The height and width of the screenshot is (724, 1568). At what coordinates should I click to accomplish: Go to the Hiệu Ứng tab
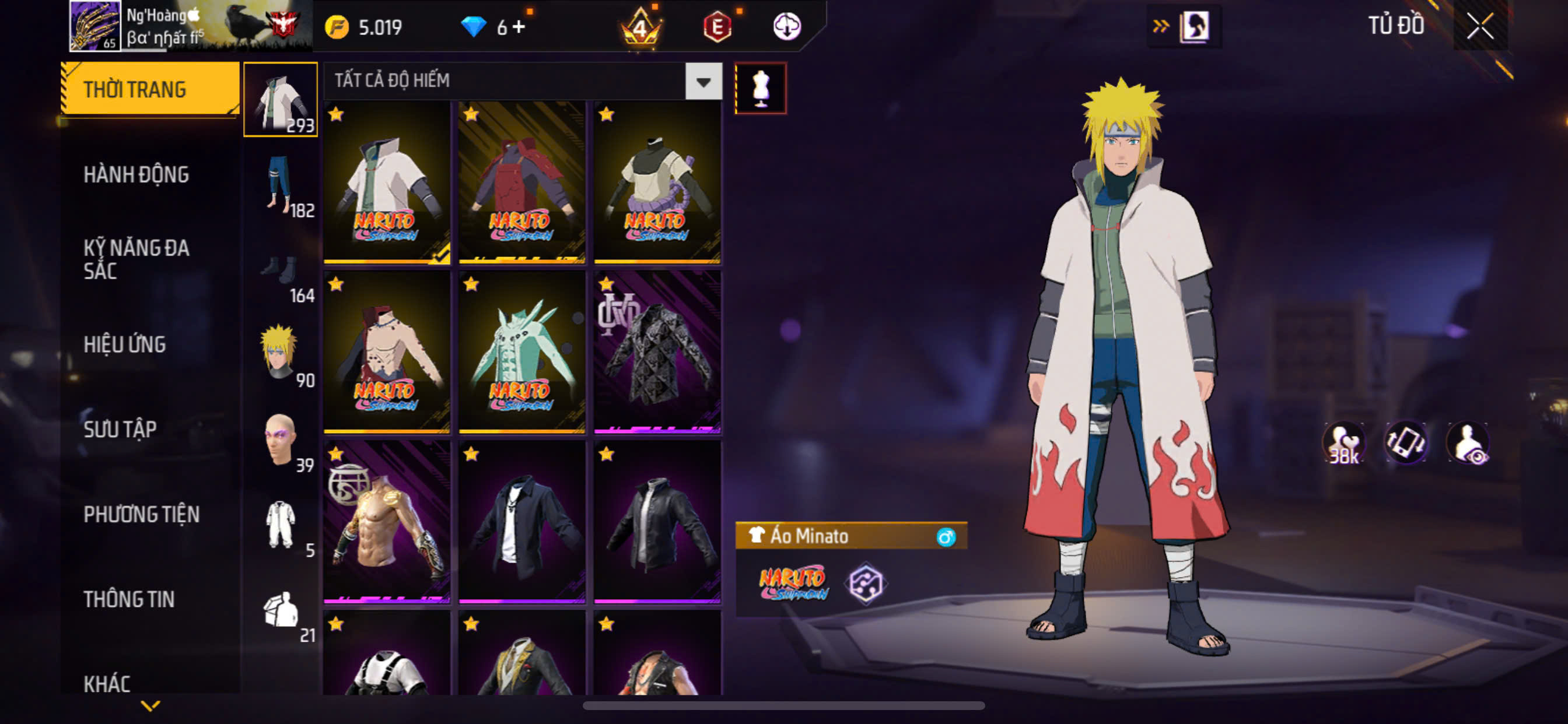pos(124,345)
